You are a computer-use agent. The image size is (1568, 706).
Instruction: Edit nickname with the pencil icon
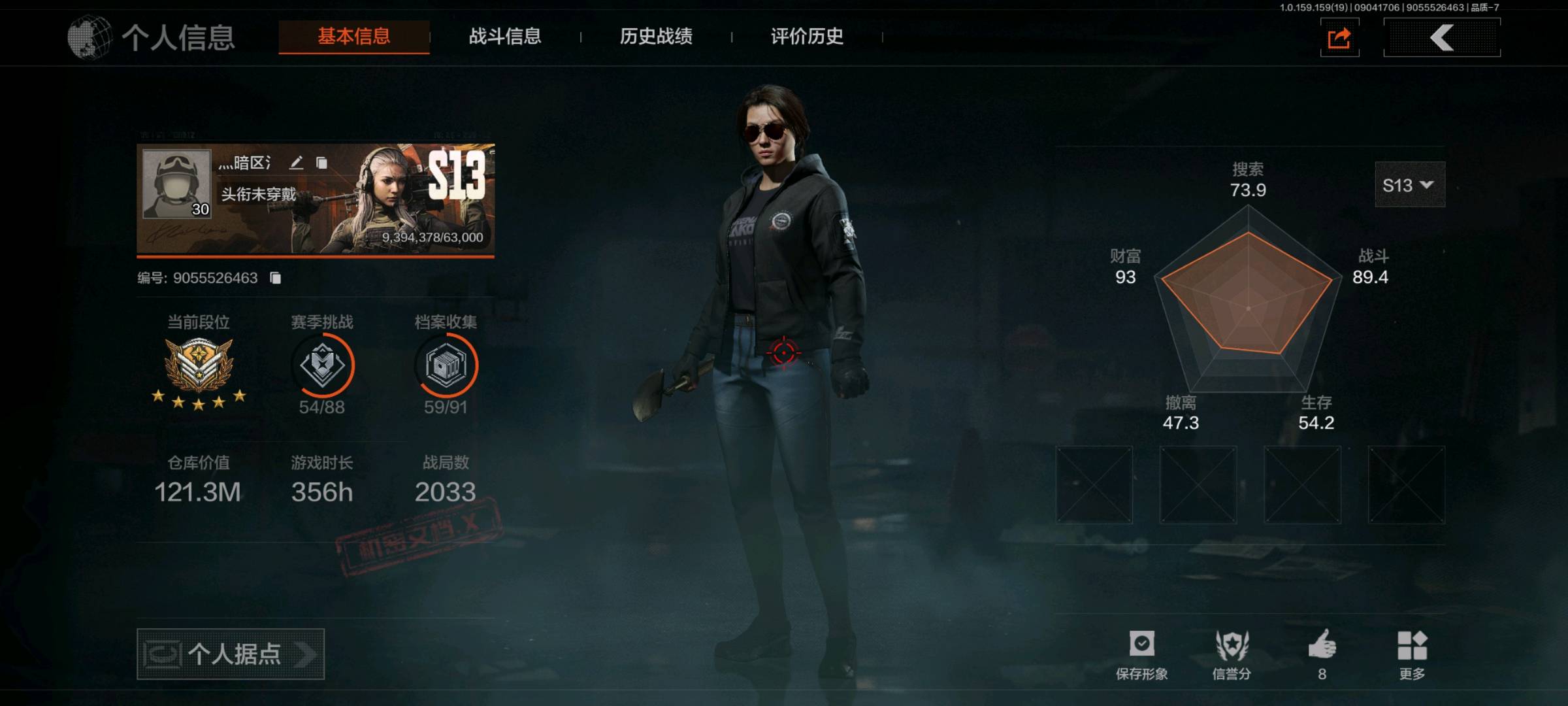click(297, 163)
